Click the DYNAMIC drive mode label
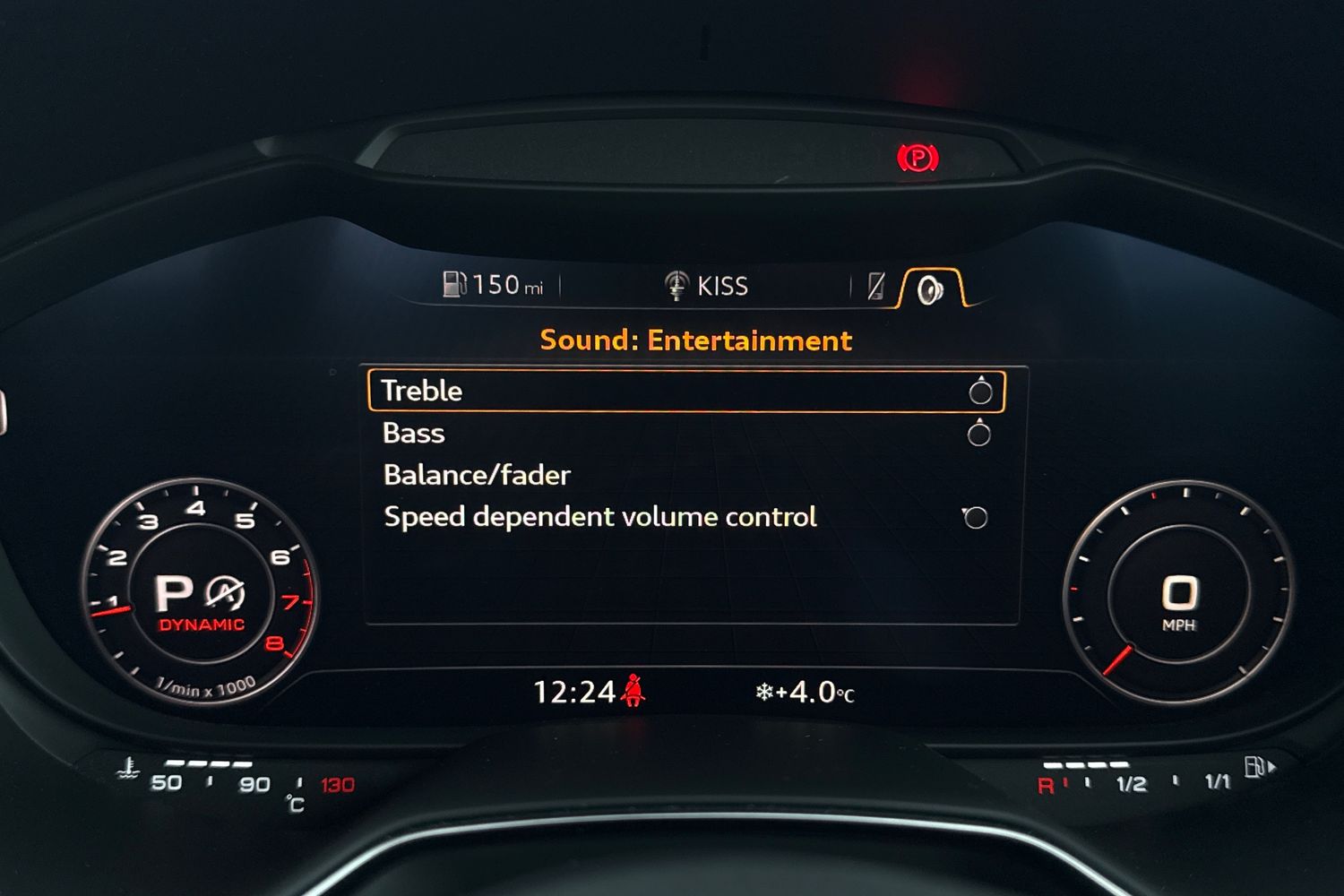 point(202,625)
